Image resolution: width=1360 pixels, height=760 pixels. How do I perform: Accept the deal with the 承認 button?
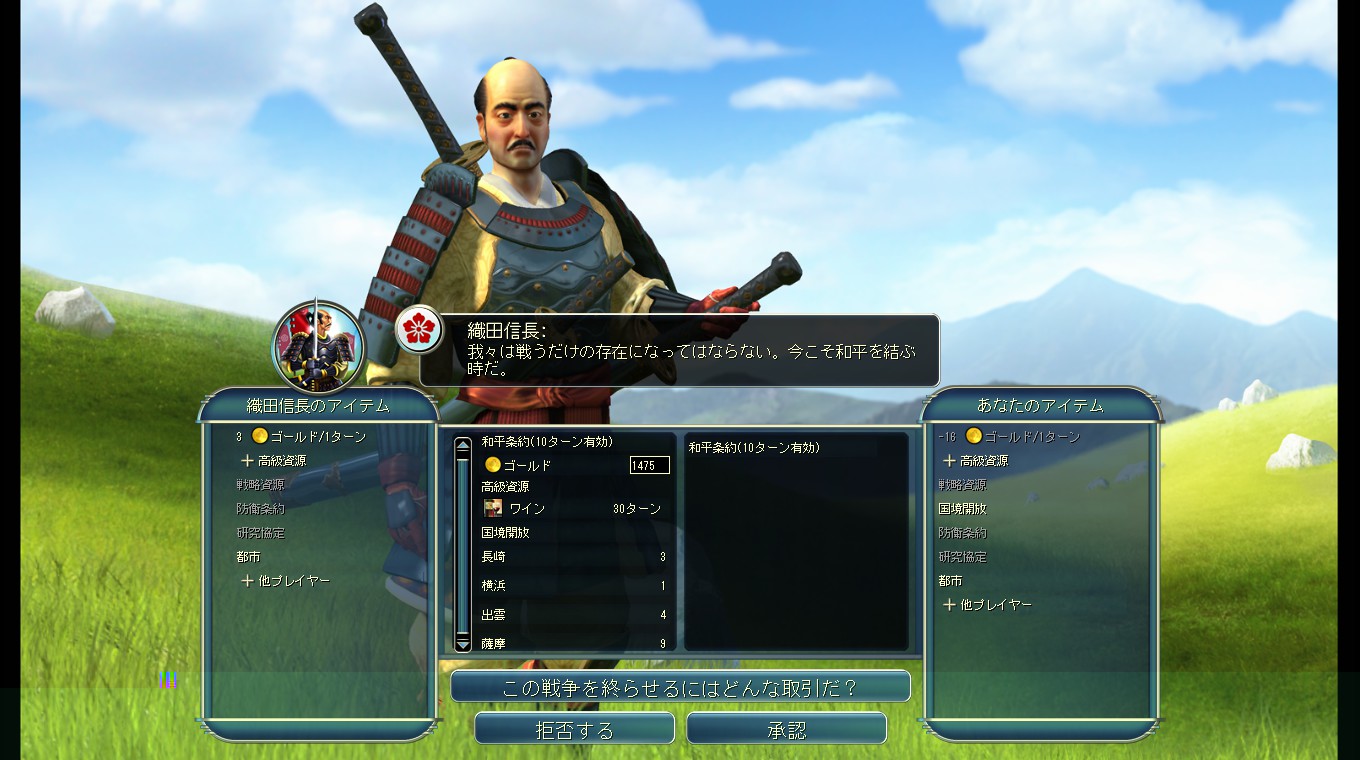[786, 729]
